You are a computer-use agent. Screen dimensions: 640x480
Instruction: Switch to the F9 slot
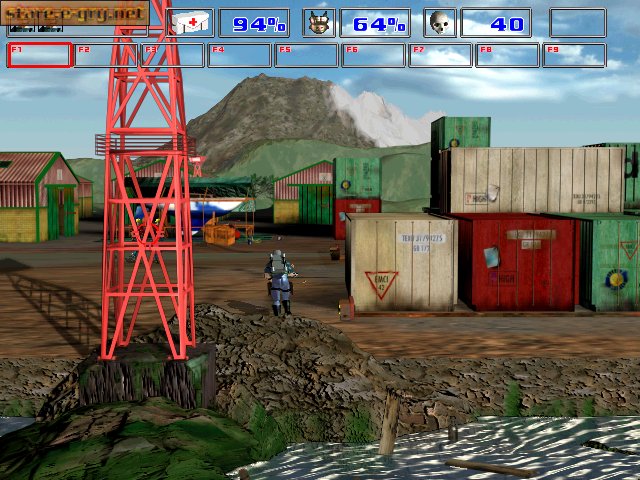click(574, 55)
